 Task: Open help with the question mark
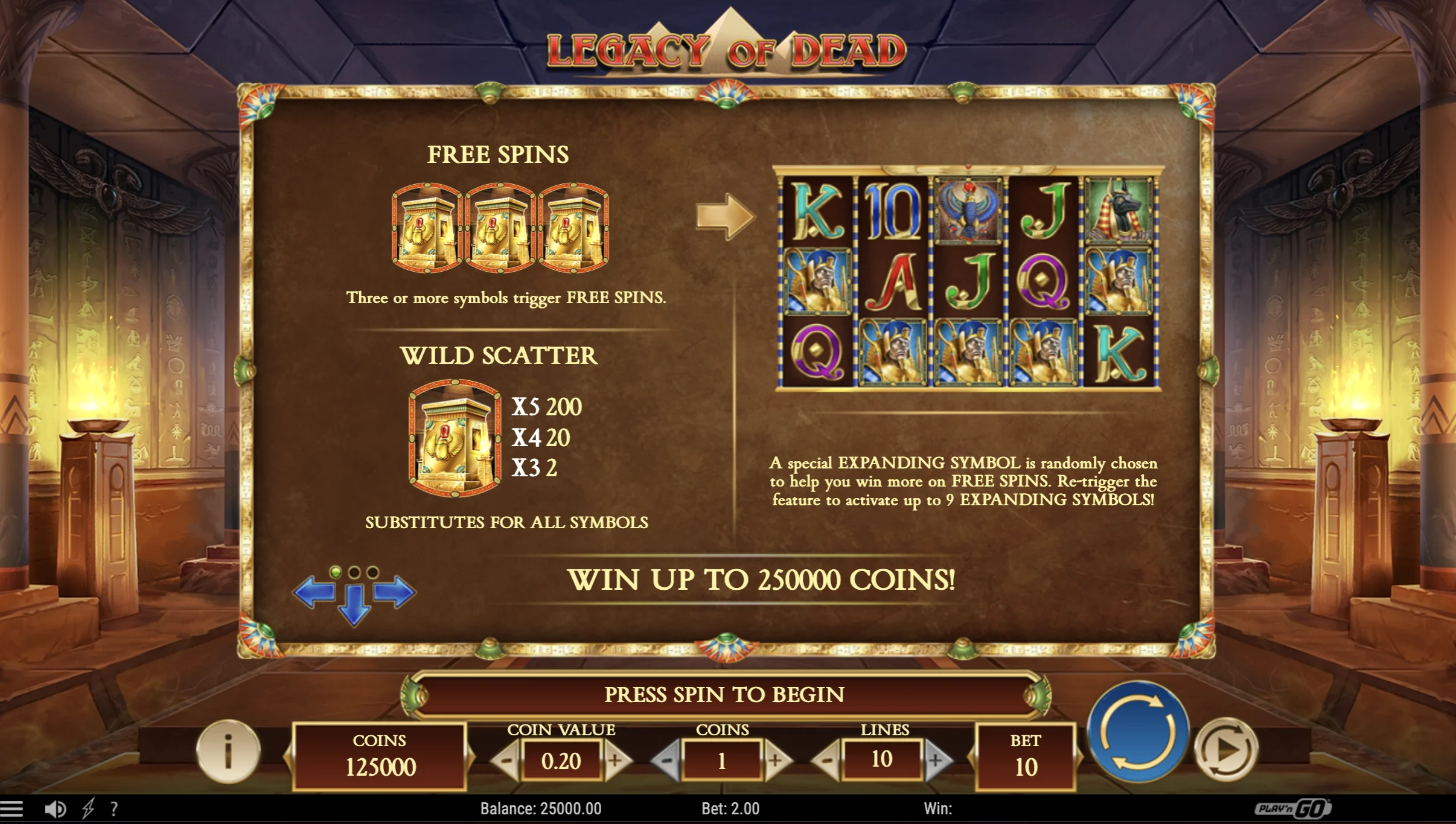coord(114,809)
